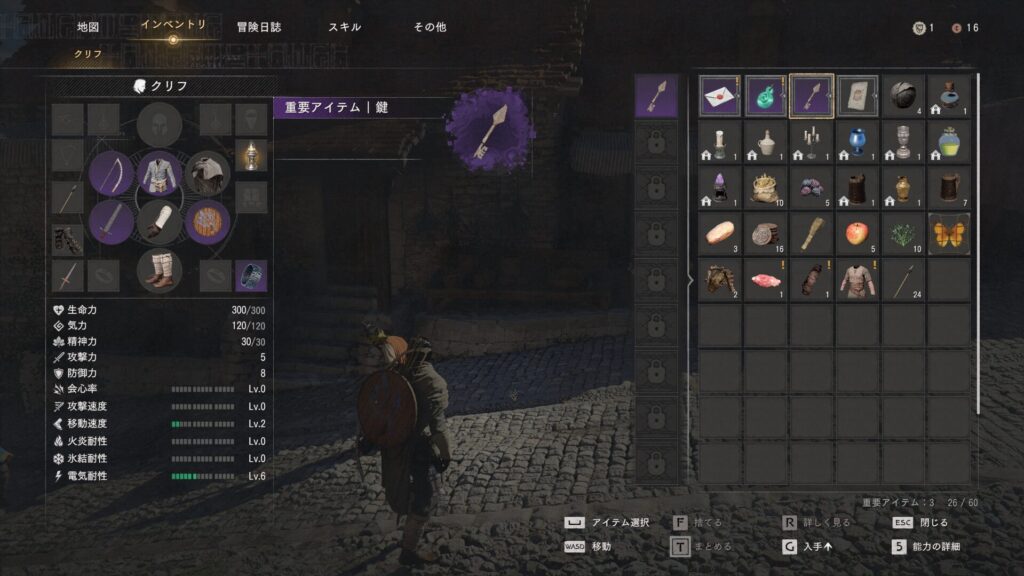Image resolution: width=1024 pixels, height=576 pixels.
Task: Click the equipped bow slot
Action: 111,173
